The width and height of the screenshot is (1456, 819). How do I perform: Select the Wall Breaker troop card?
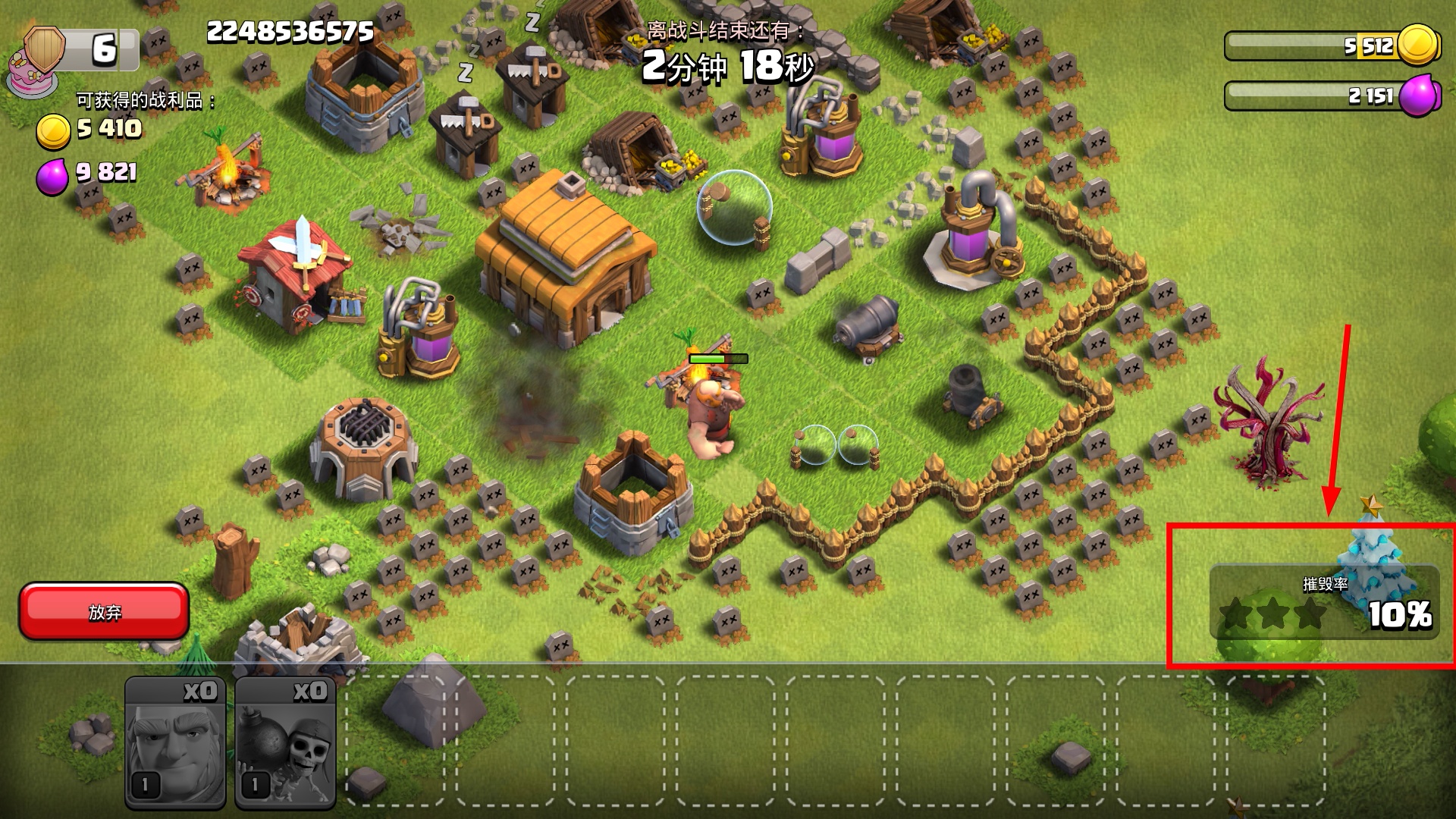[285, 742]
